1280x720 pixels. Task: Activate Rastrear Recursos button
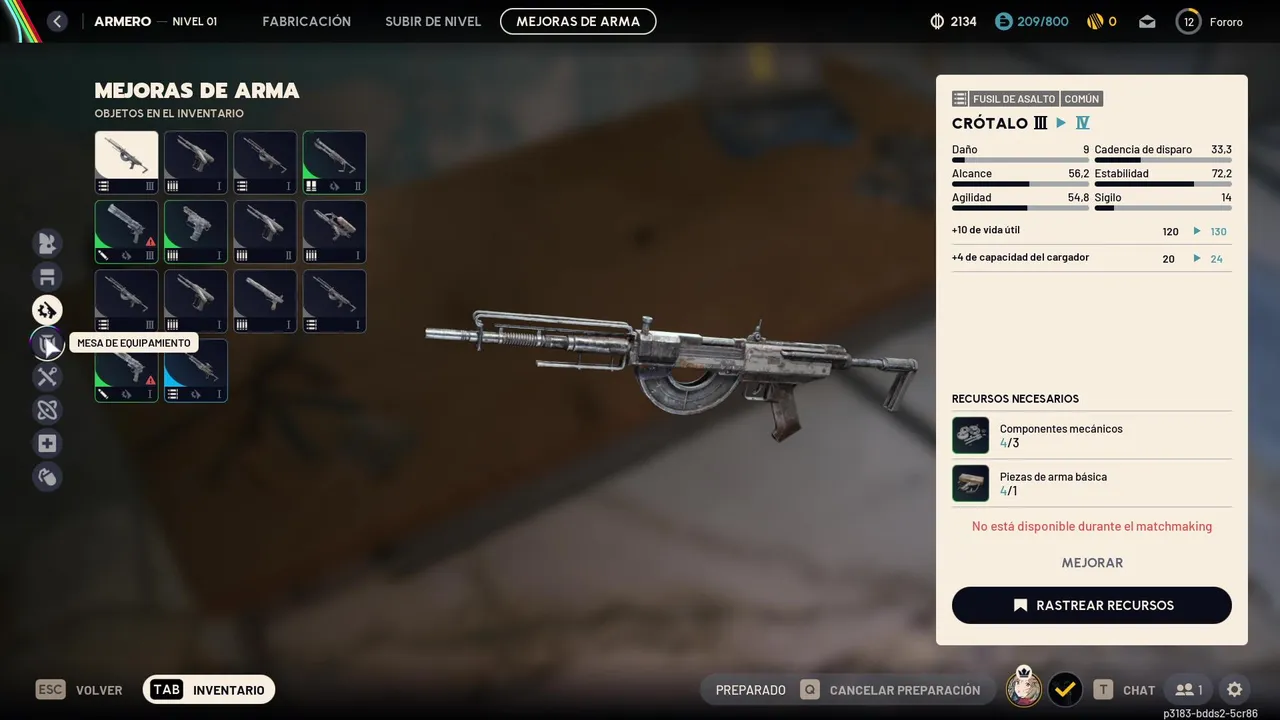pyautogui.click(x=1091, y=605)
